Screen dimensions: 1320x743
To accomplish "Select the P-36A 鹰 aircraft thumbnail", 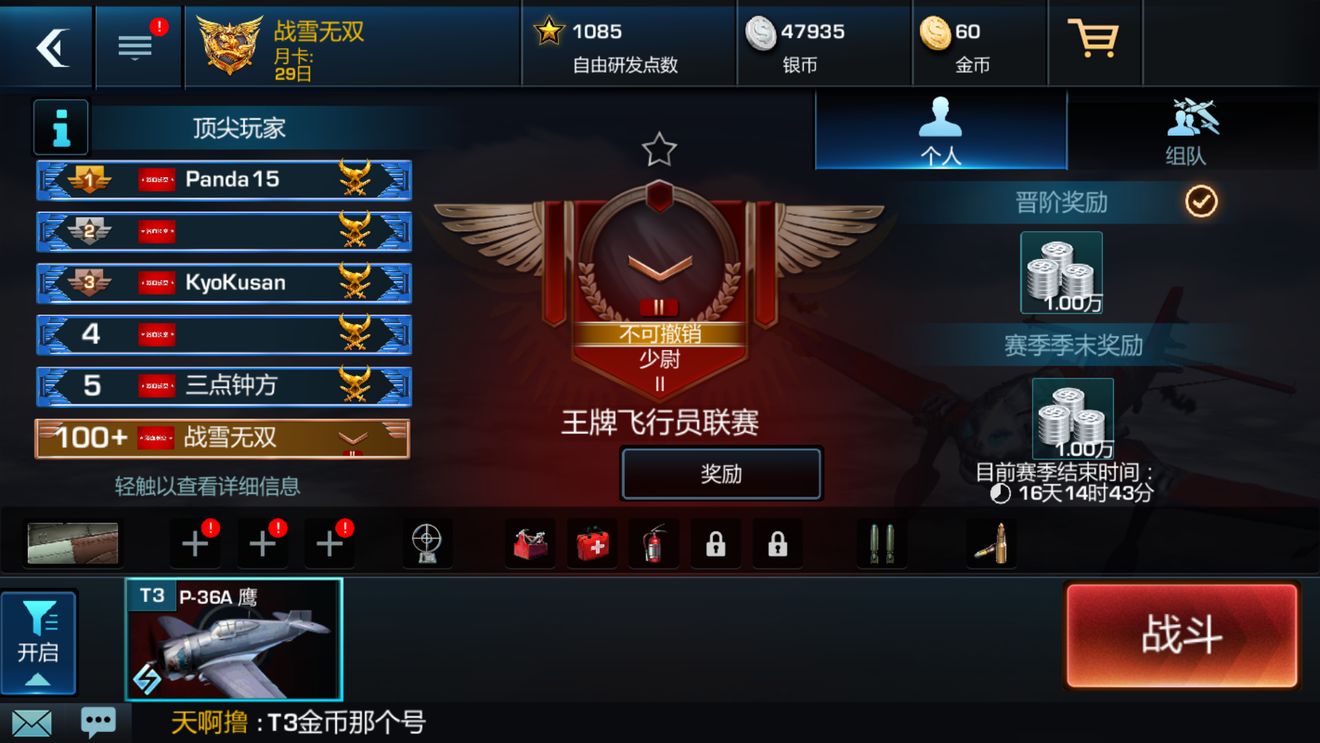I will tap(235, 638).
